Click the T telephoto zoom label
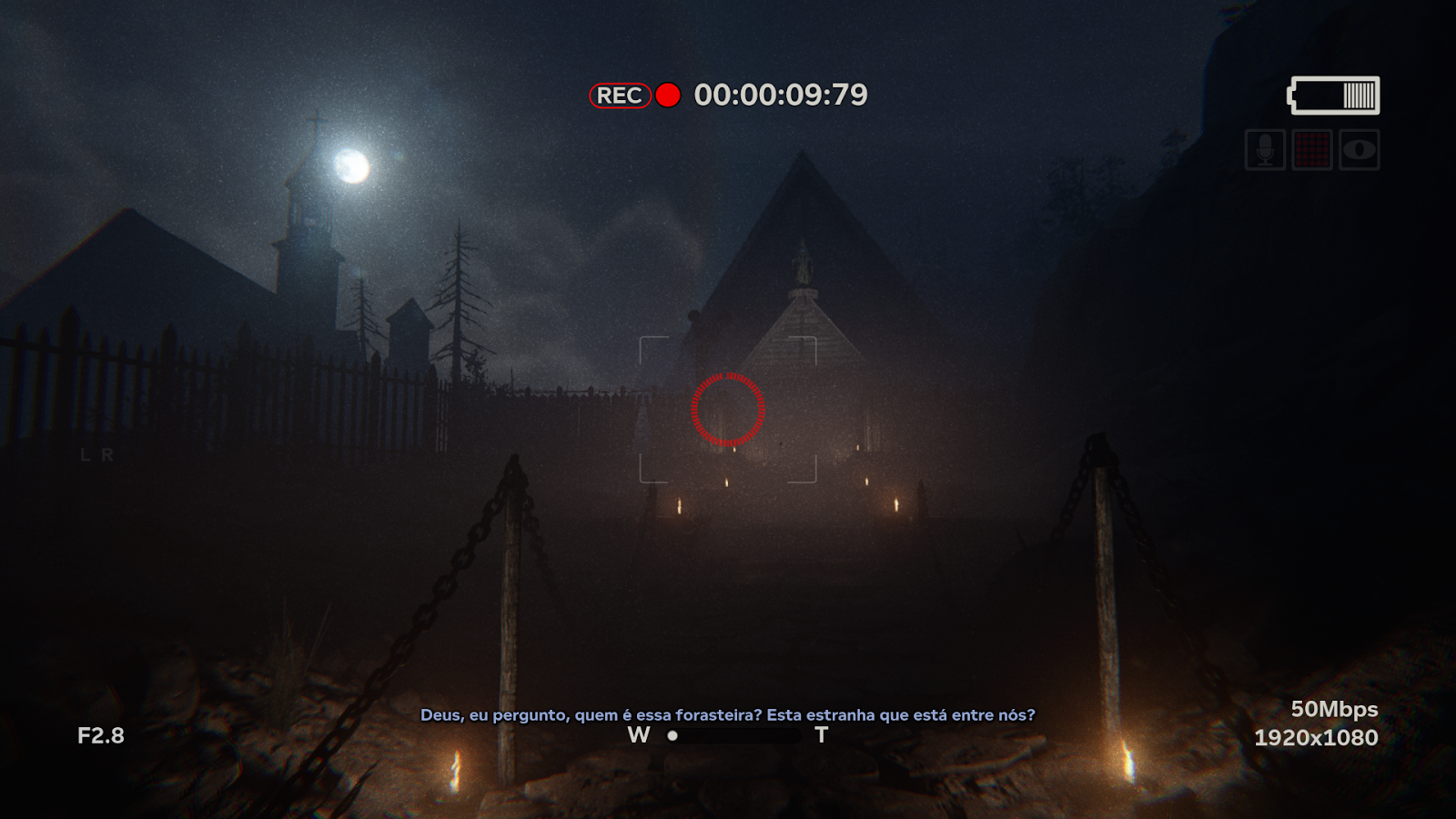Viewport: 1456px width, 819px height. pyautogui.click(x=822, y=733)
